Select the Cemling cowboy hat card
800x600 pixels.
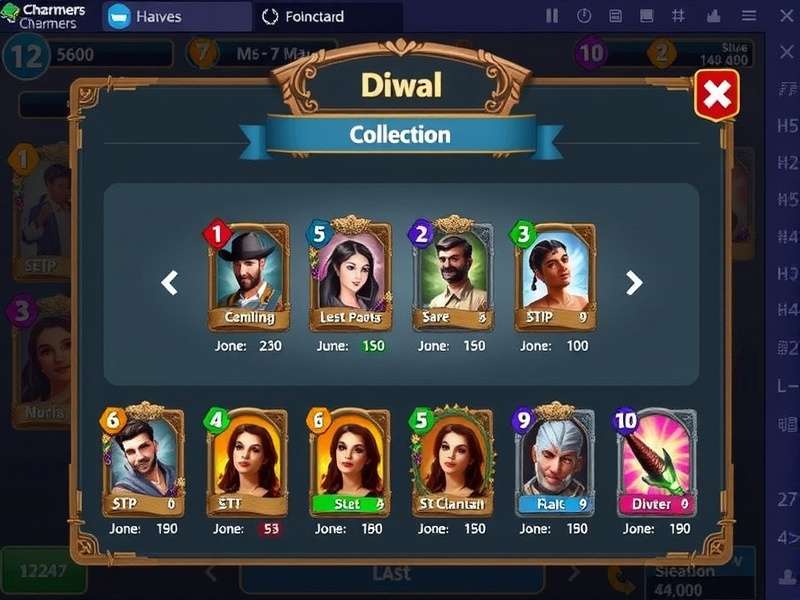pos(249,277)
